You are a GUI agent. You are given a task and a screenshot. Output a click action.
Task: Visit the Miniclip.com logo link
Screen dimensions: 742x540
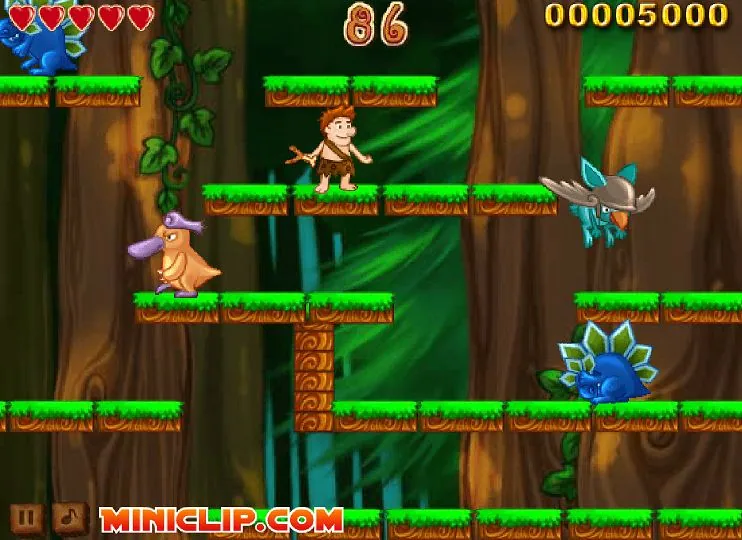tap(221, 520)
